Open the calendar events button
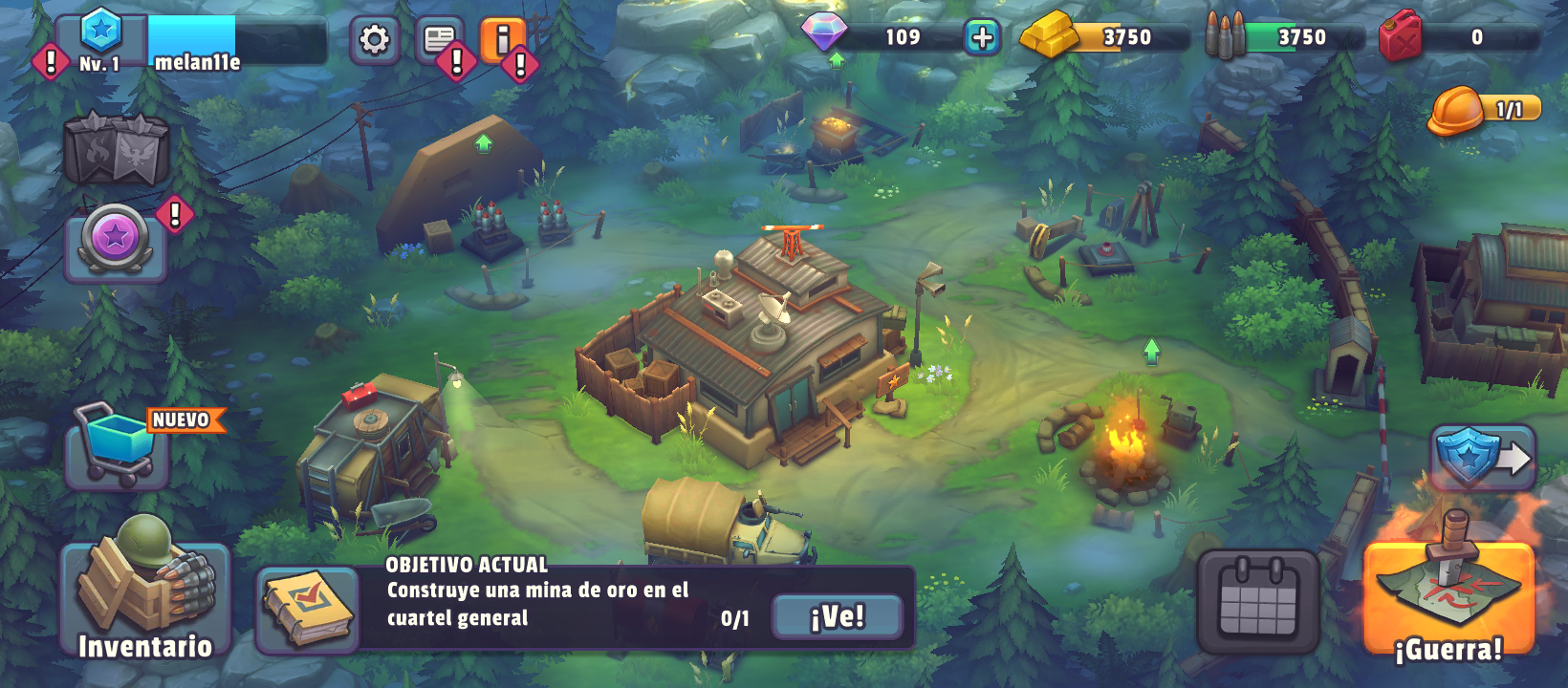Image resolution: width=1568 pixels, height=688 pixels. click(1257, 602)
